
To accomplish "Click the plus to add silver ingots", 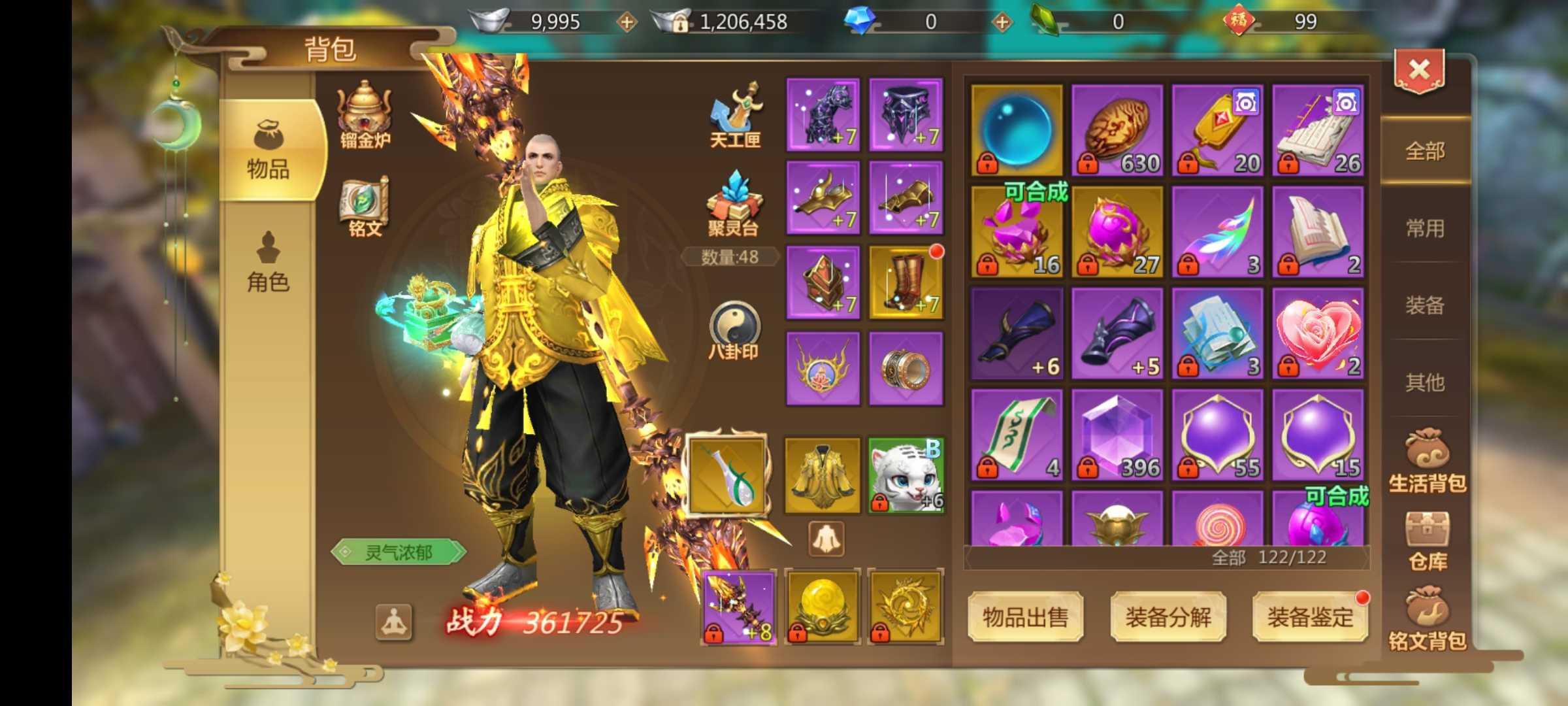I will [629, 22].
